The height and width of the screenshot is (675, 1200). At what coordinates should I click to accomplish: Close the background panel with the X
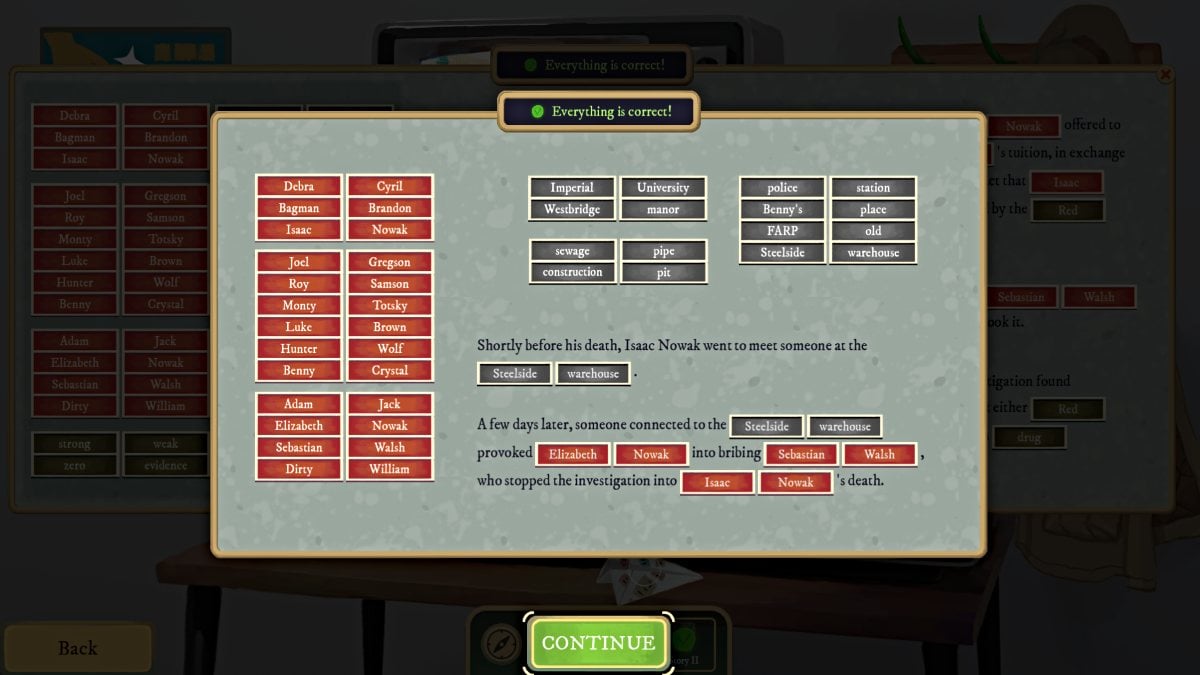point(1164,75)
